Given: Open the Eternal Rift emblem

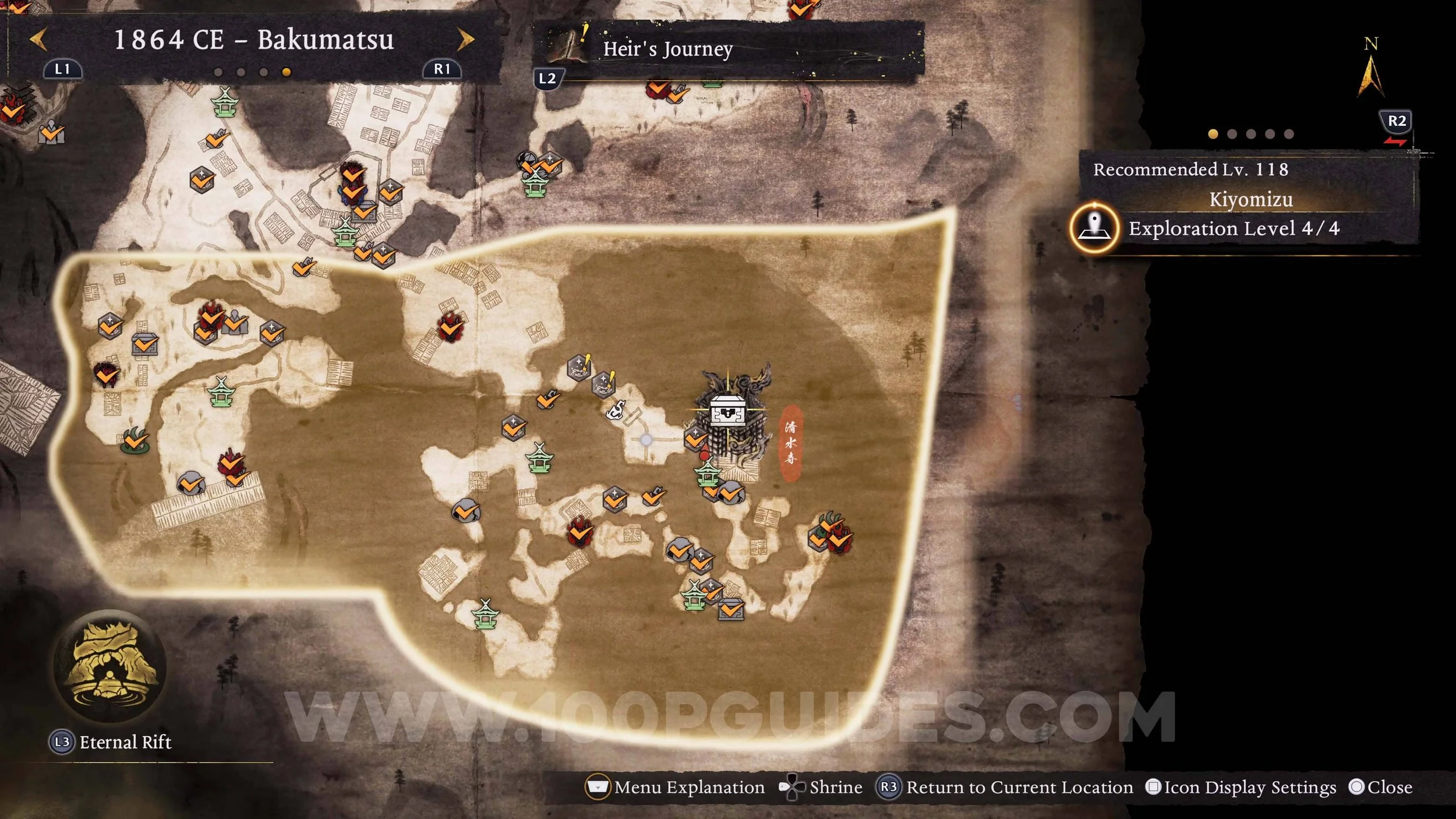Looking at the screenshot, I should (x=110, y=665).
